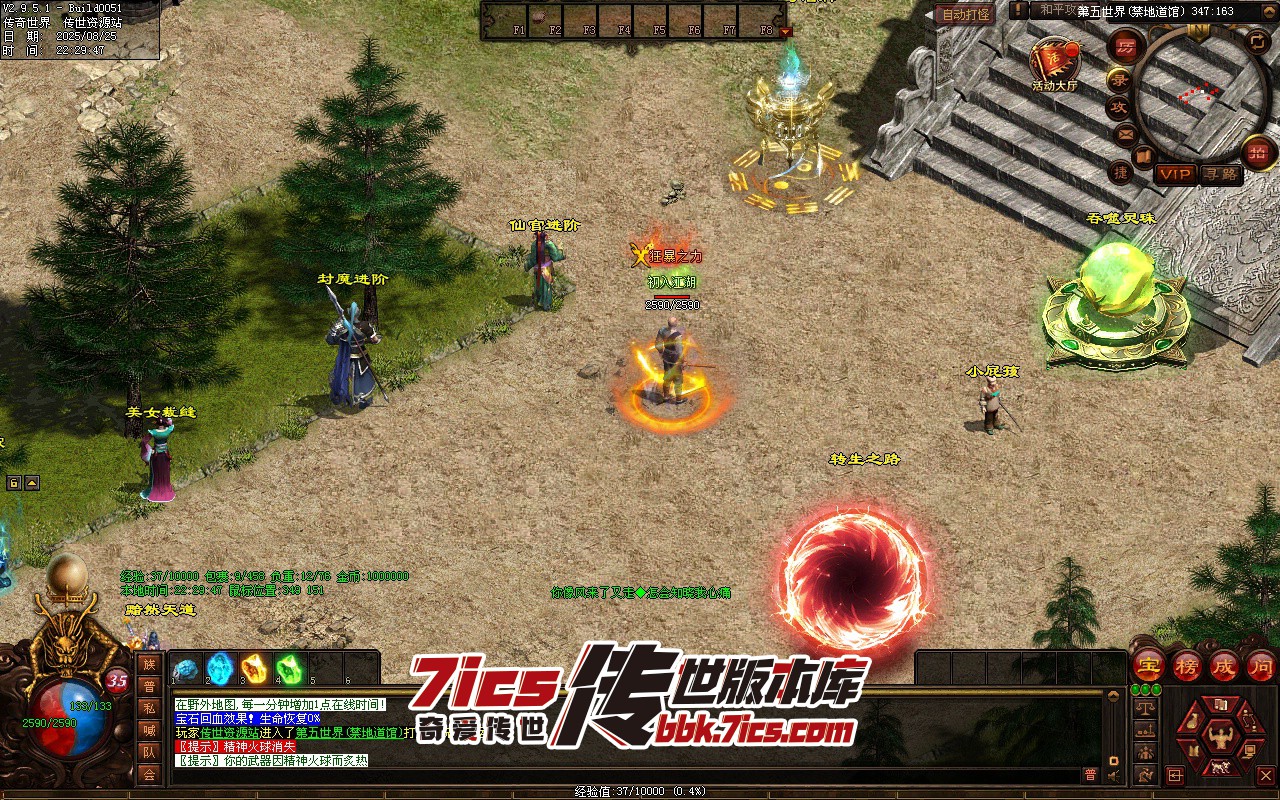Click the 录 round button

pyautogui.click(x=1118, y=79)
